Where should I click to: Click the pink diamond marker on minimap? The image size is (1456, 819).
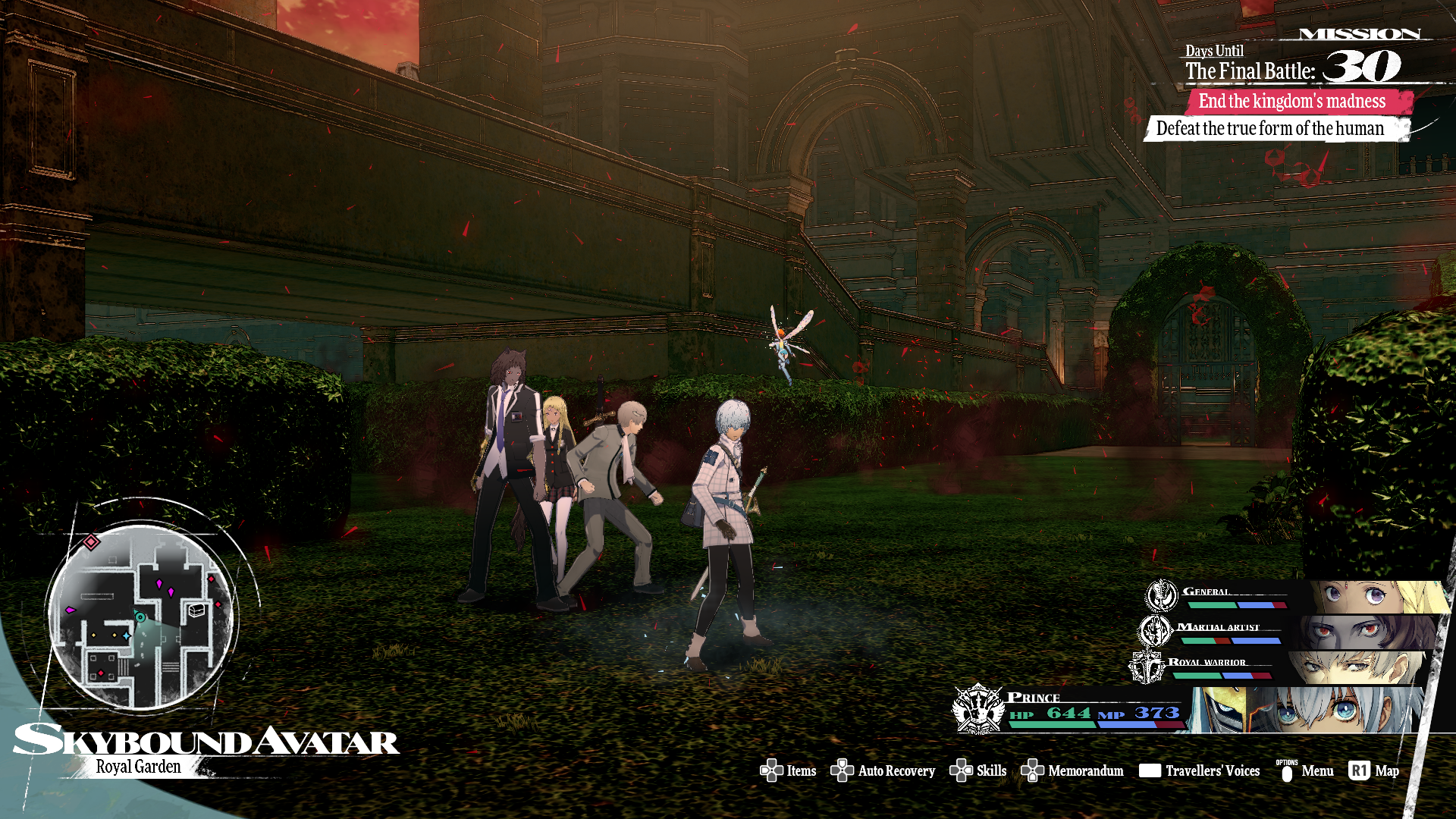coord(91,541)
